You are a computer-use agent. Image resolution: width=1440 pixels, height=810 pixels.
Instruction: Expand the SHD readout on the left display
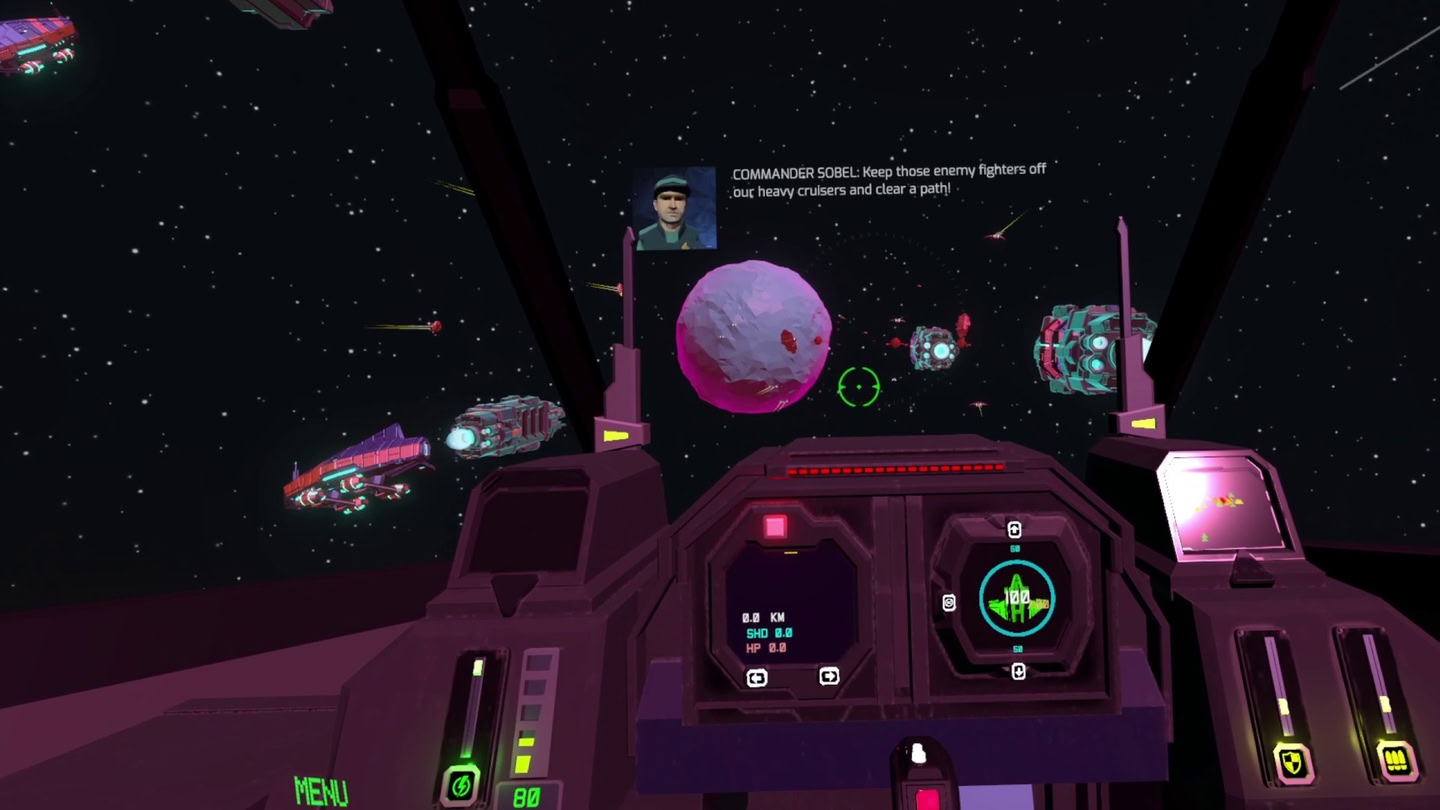click(x=768, y=632)
